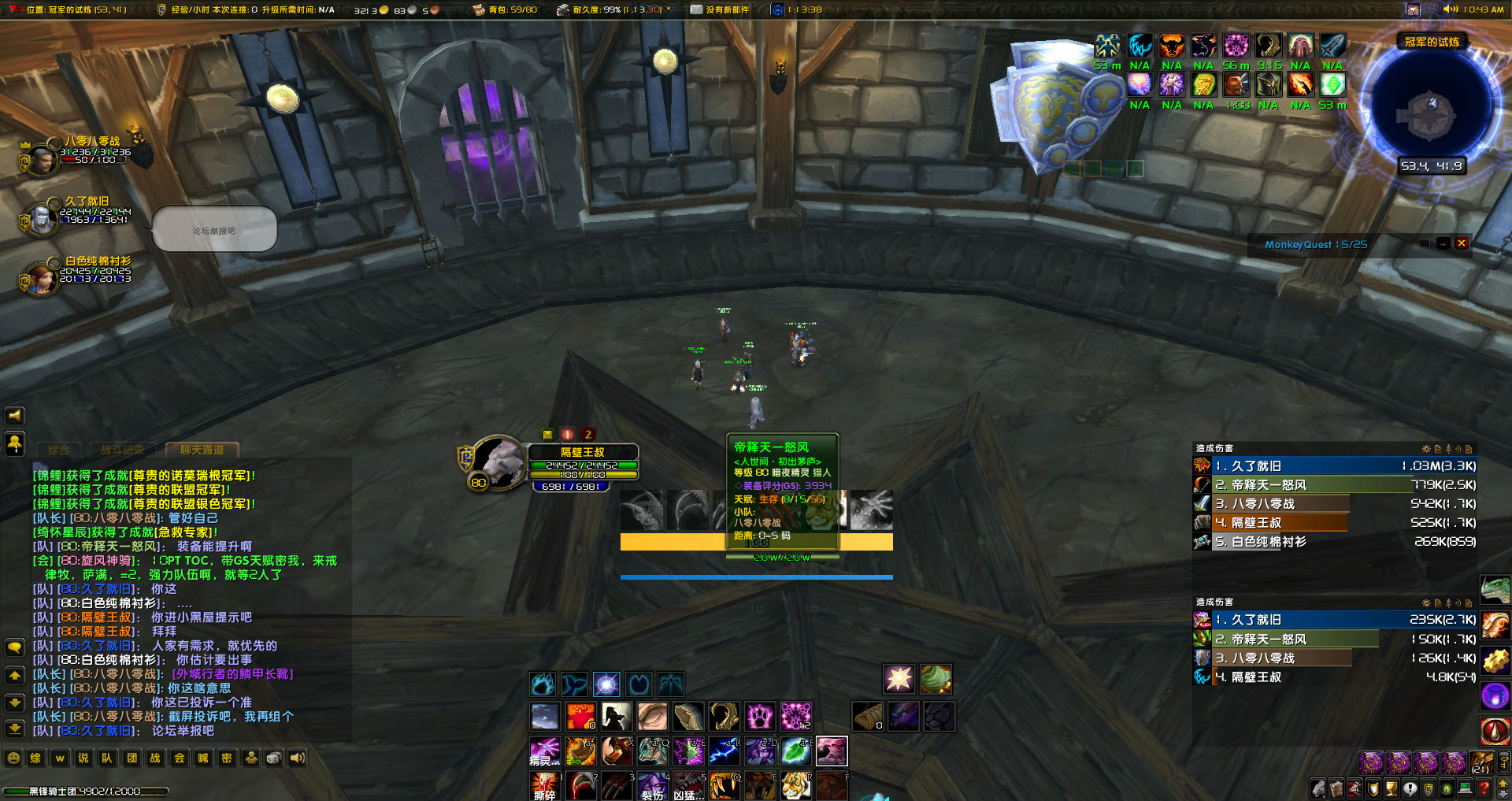Open the 密 whisper channel selector
The image size is (1512, 801).
point(226,758)
